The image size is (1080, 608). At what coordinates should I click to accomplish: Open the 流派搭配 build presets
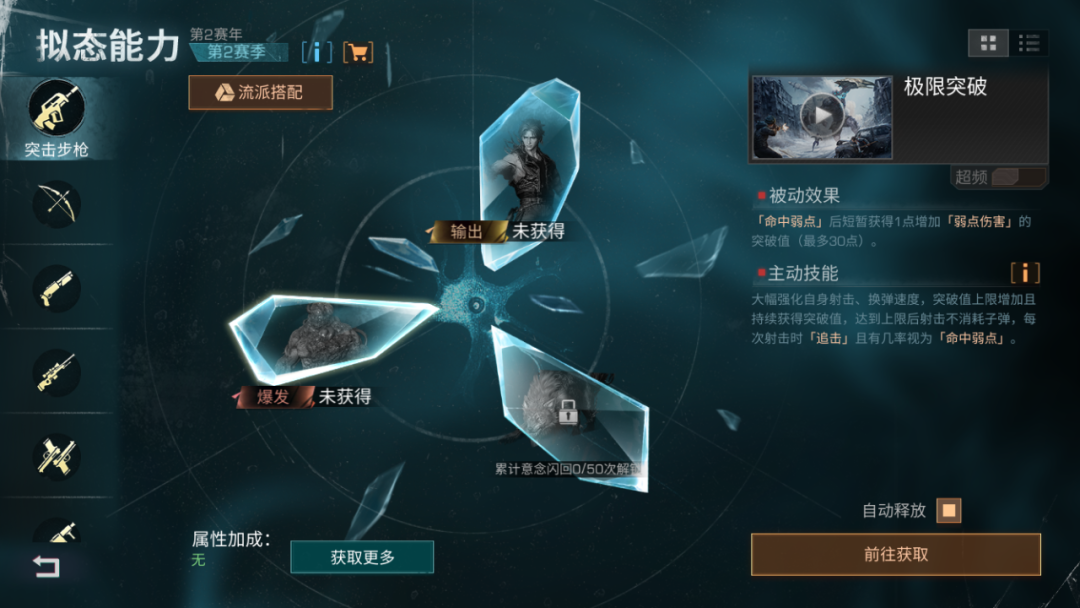(x=260, y=93)
